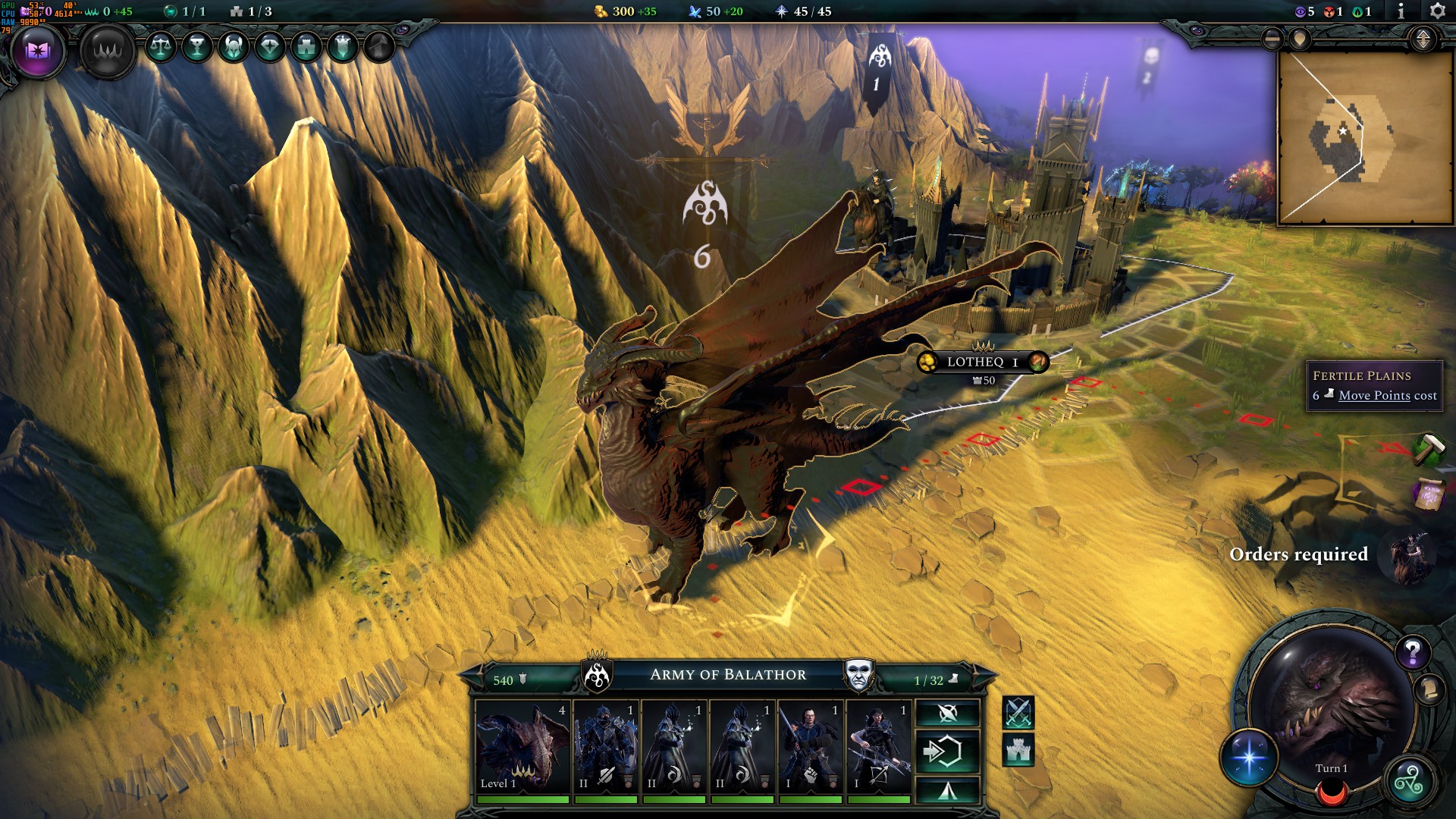The image size is (1456, 819).
Task: Activate the army move-to-hex command button
Action: [947, 752]
